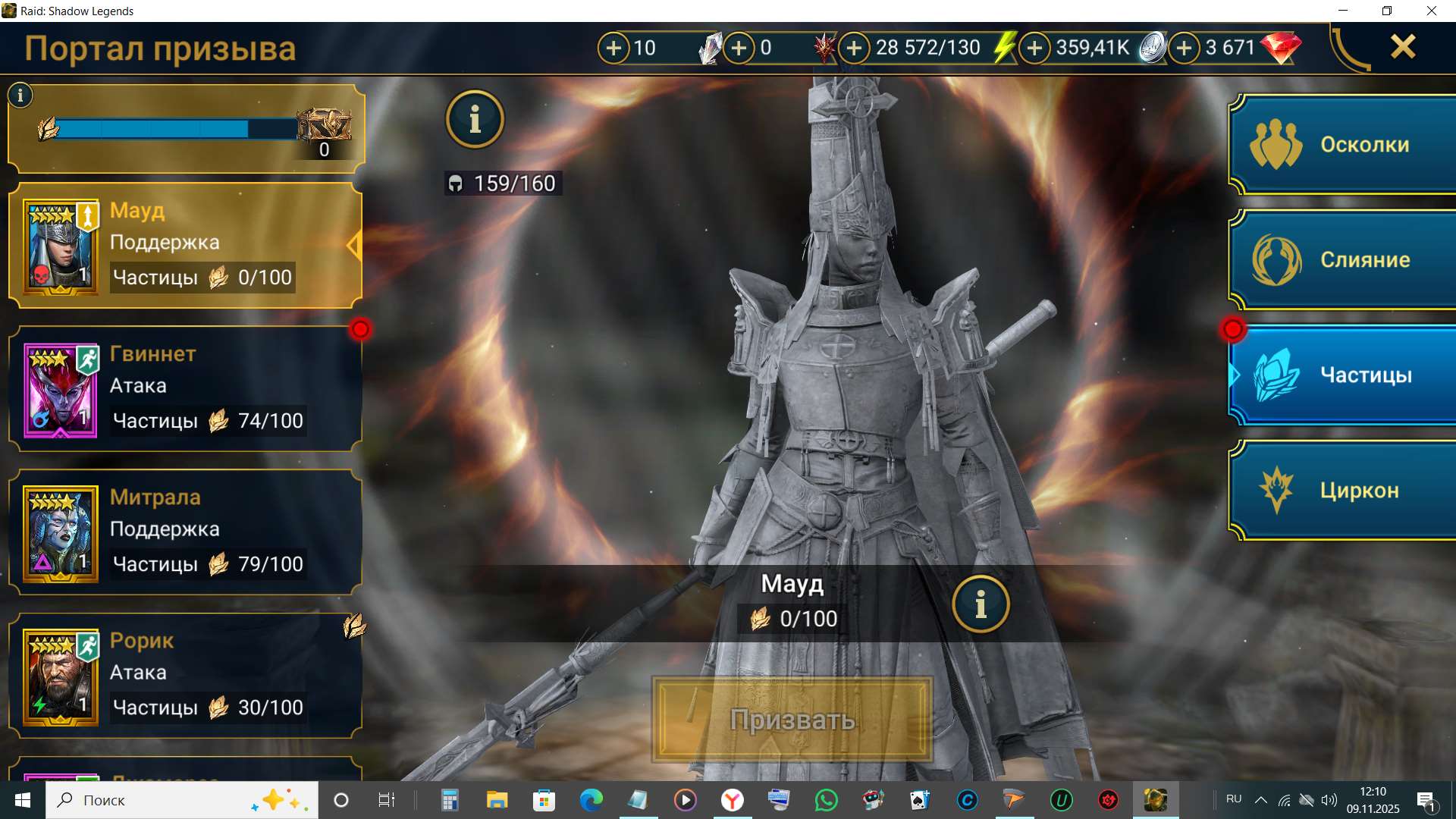Select the Частицы tab
Image resolution: width=1456 pixels, height=819 pixels.
click(1344, 375)
